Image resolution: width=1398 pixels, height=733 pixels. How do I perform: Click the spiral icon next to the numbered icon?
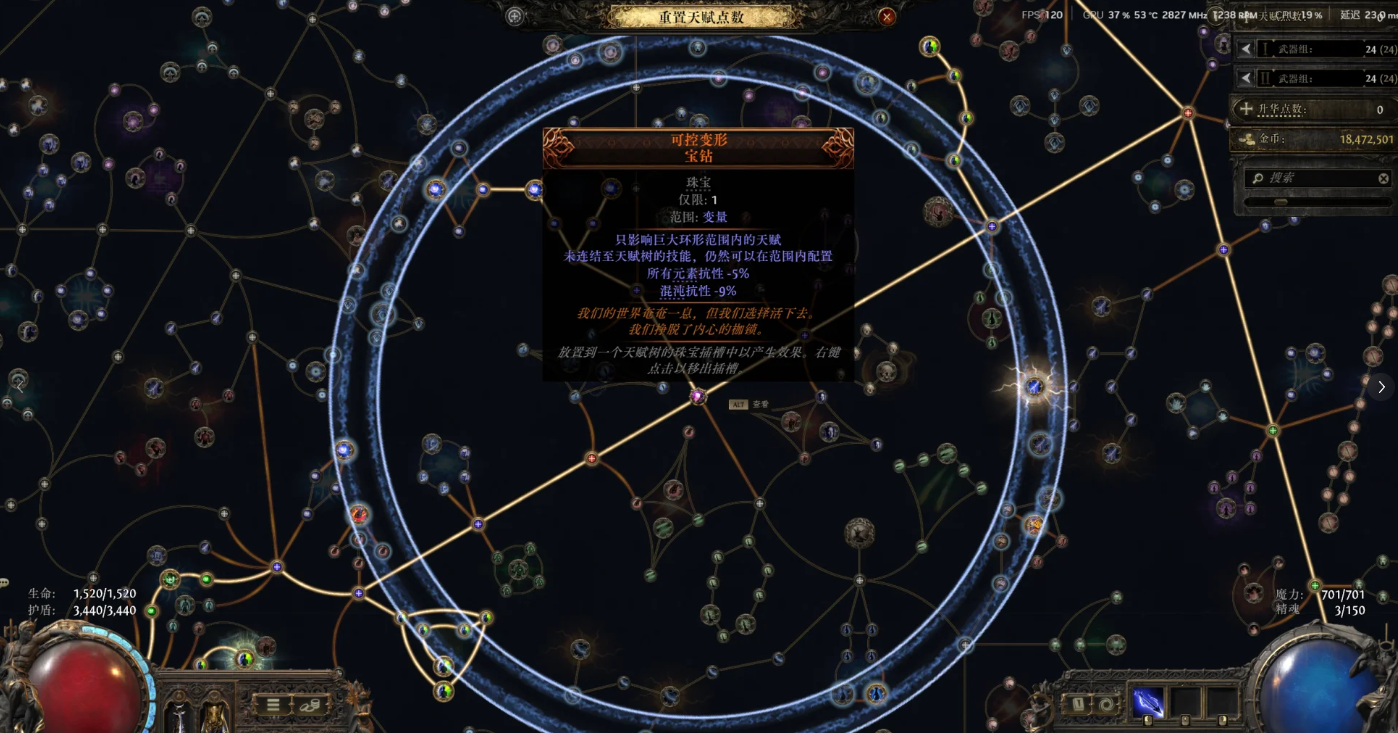coord(1107,704)
